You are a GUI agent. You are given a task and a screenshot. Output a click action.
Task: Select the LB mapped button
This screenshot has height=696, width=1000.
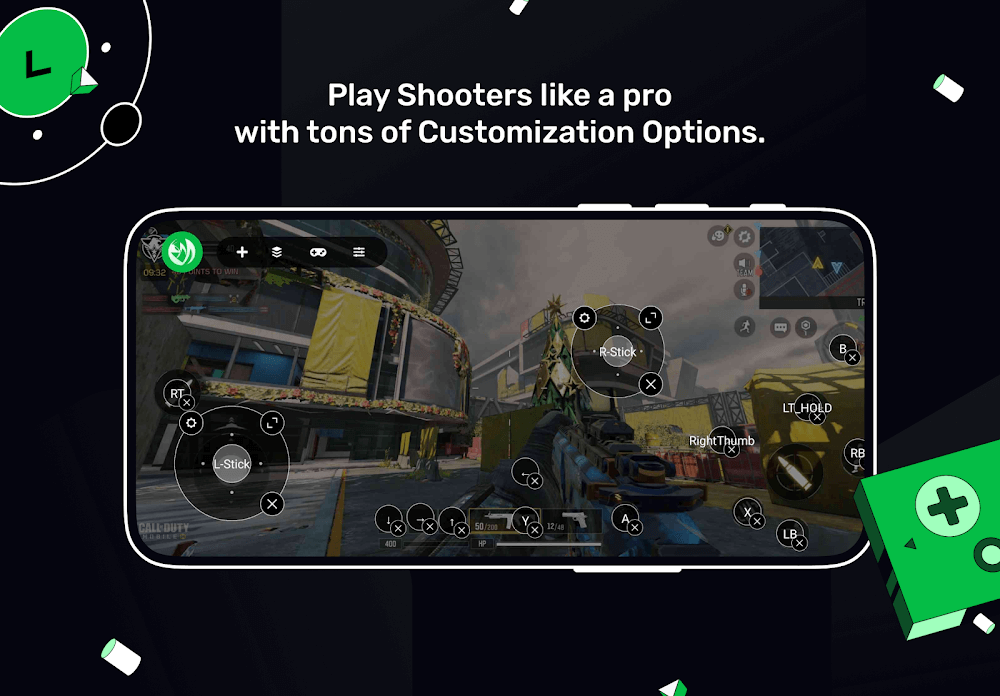791,534
